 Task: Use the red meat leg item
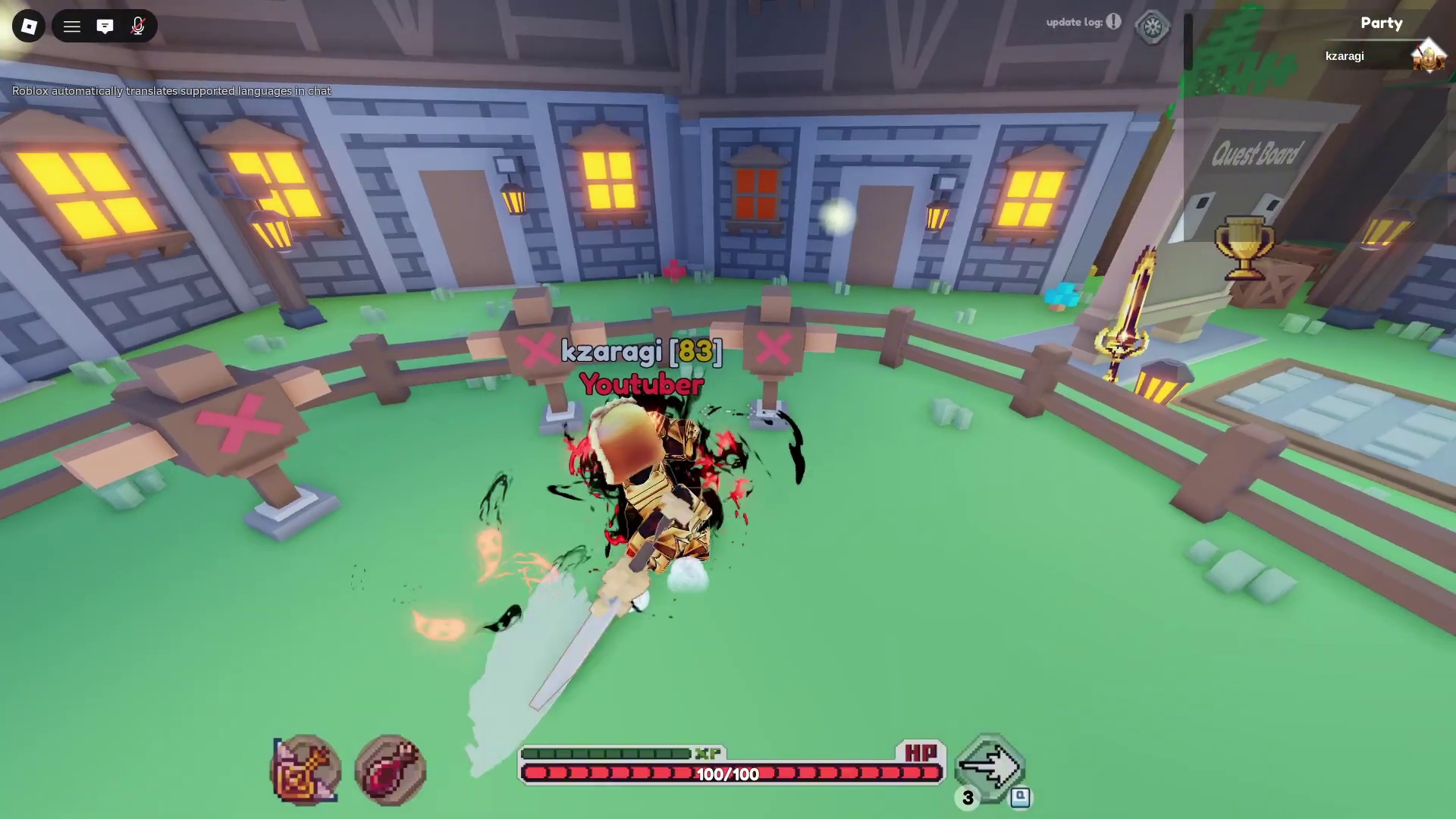[x=391, y=770]
